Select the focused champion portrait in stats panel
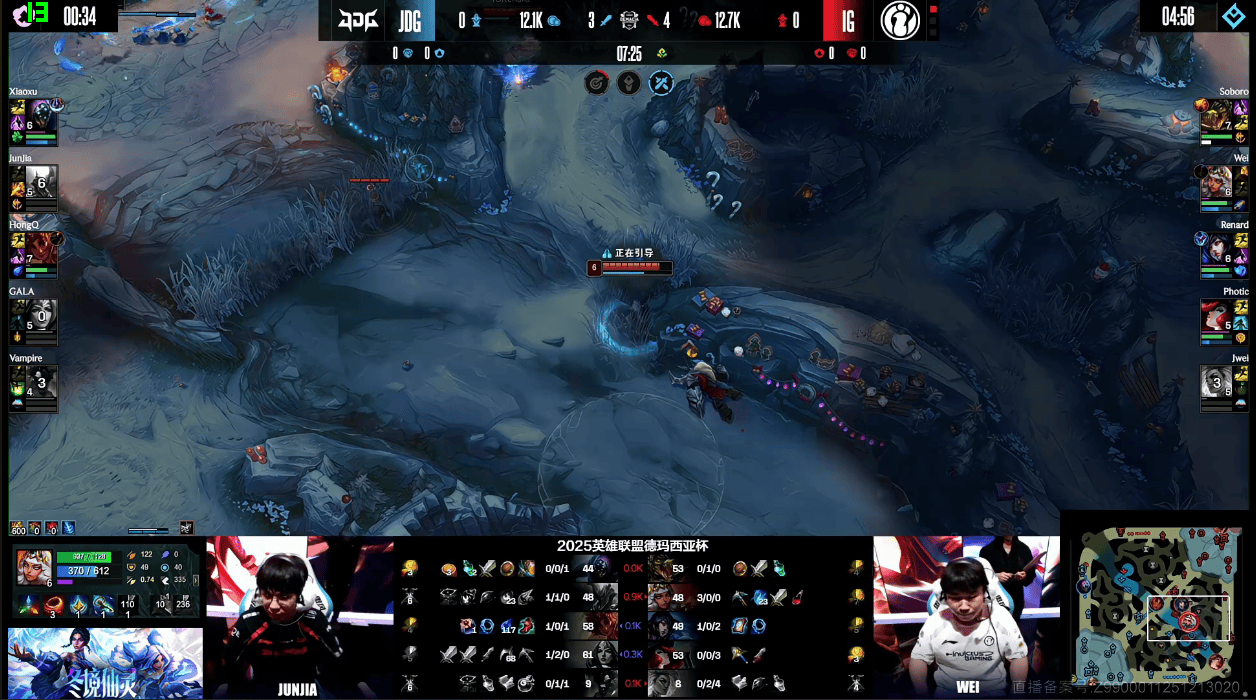 click(x=33, y=566)
